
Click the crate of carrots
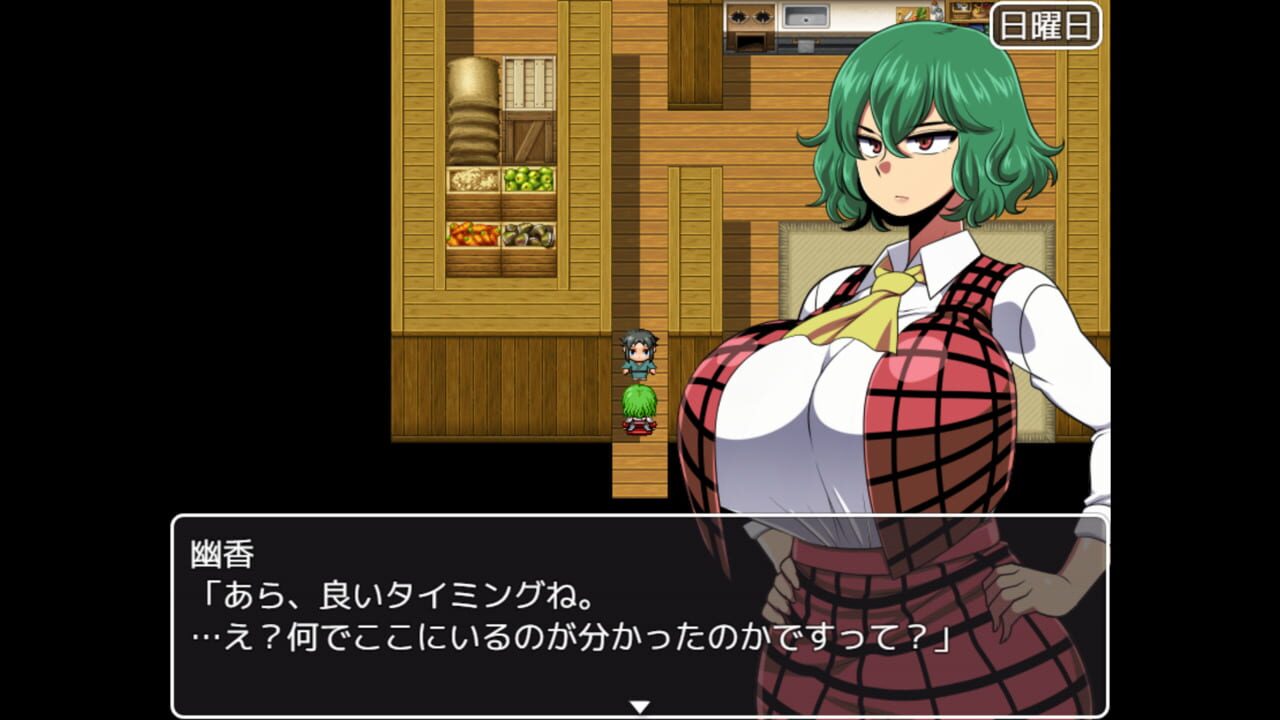472,235
